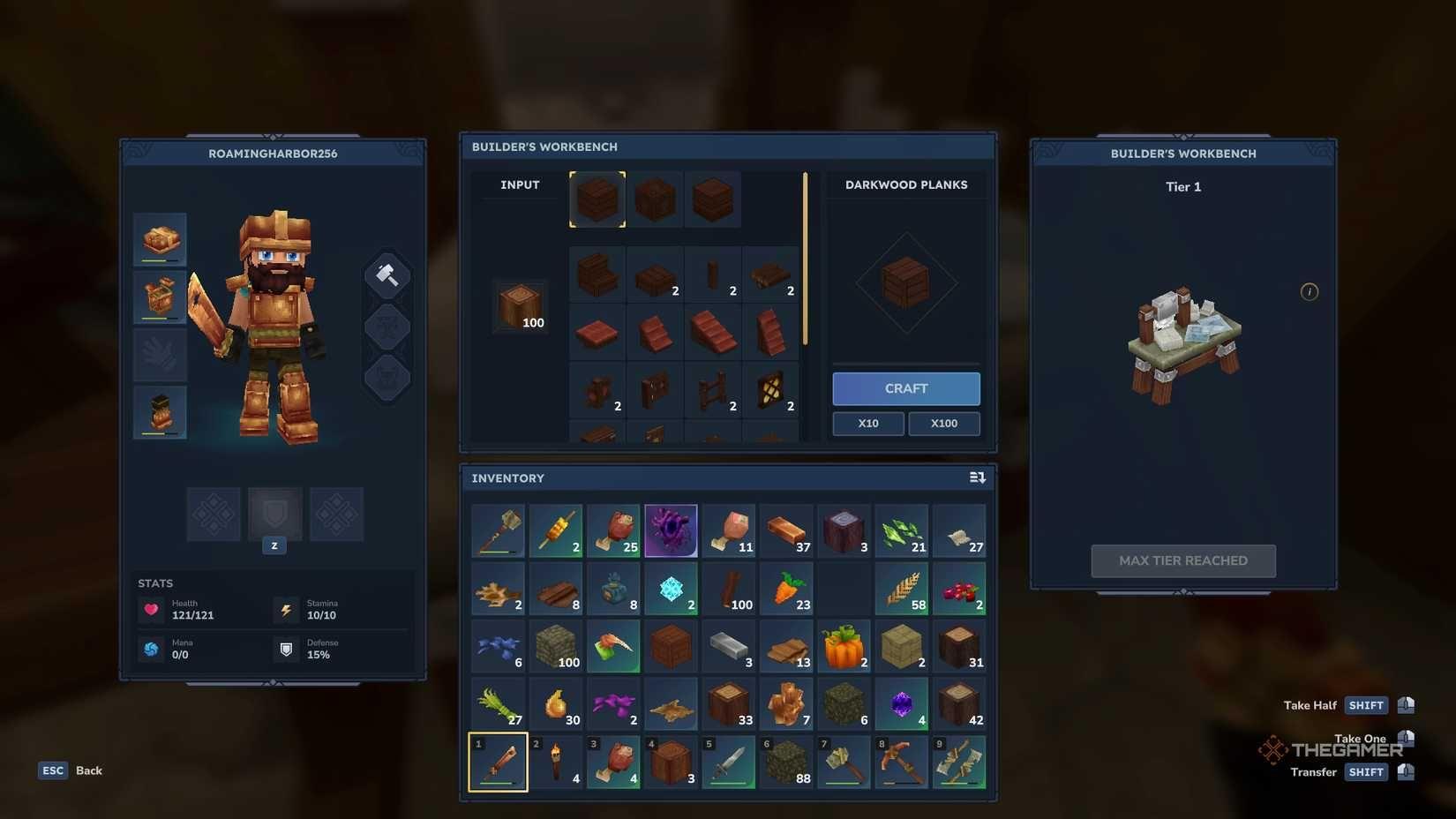This screenshot has width=1456, height=819.
Task: Select the red roof ramp recipe
Action: [x=713, y=333]
